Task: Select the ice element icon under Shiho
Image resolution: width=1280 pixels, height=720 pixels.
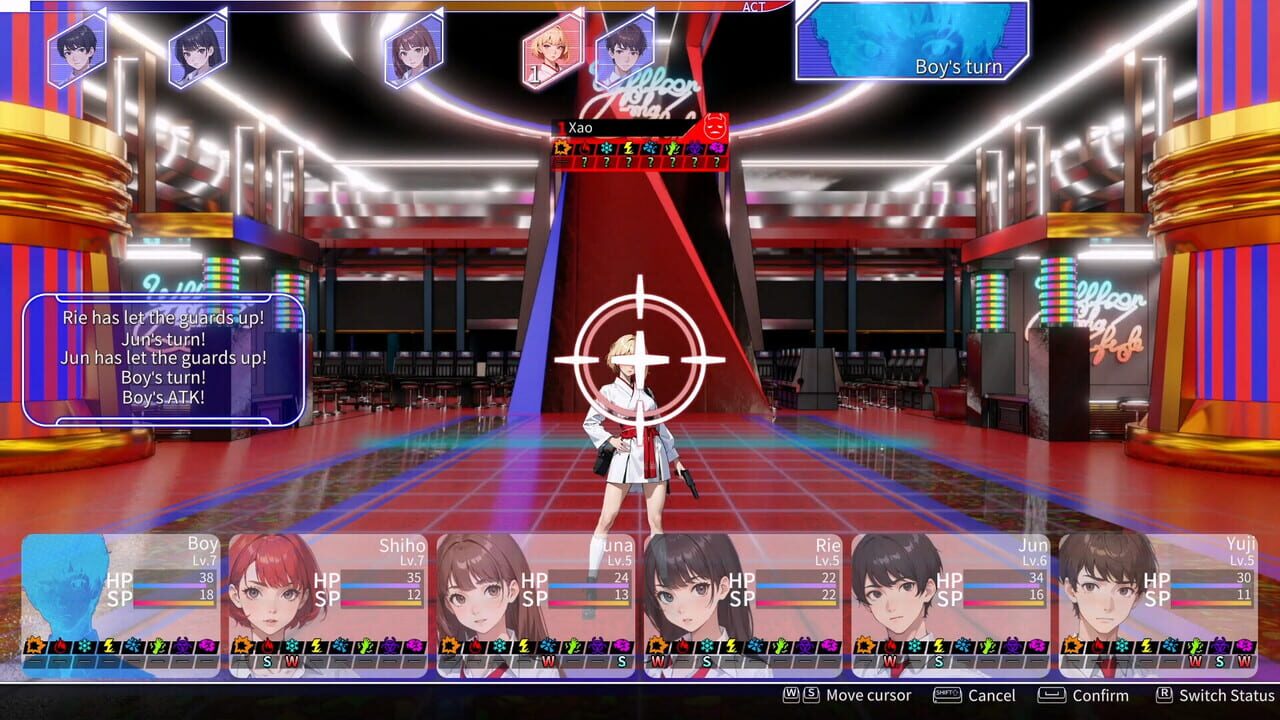Action: 292,648
